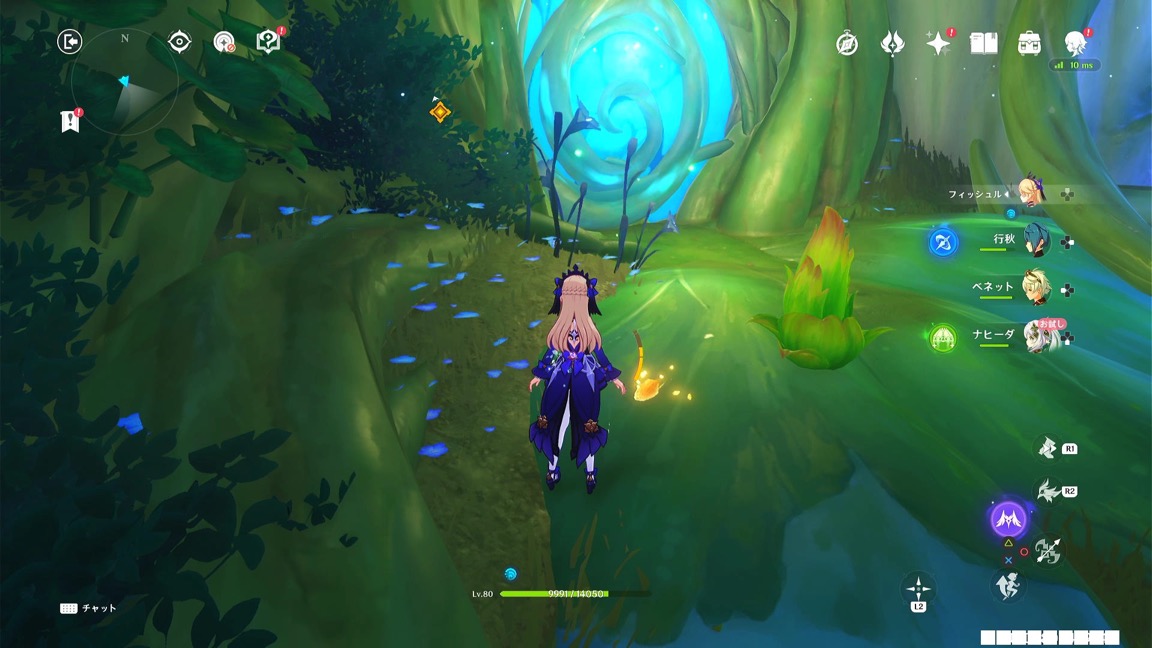Toggle the elemental sight eye icon
The height and width of the screenshot is (648, 1152).
(180, 41)
